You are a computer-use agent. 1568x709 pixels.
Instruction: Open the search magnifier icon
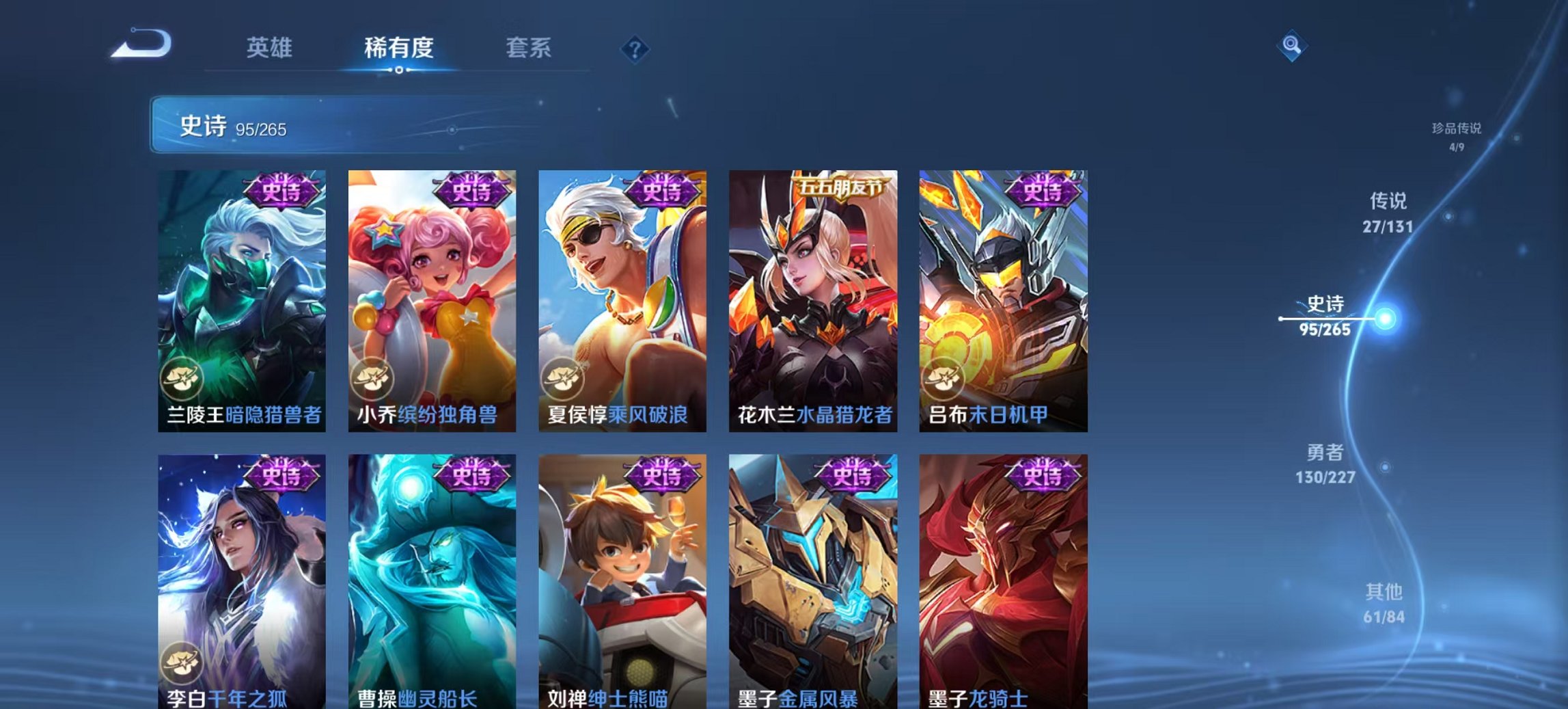click(1292, 46)
